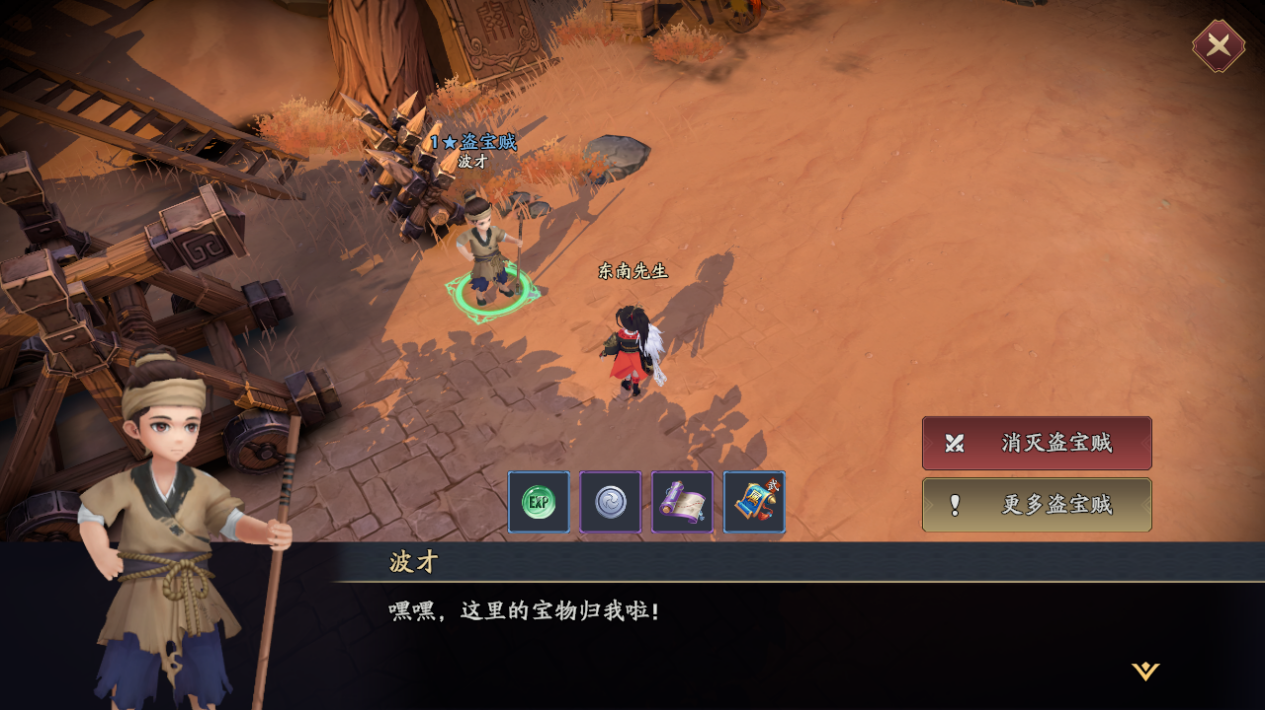
Task: View the purple scroll reward icon
Action: point(683,502)
